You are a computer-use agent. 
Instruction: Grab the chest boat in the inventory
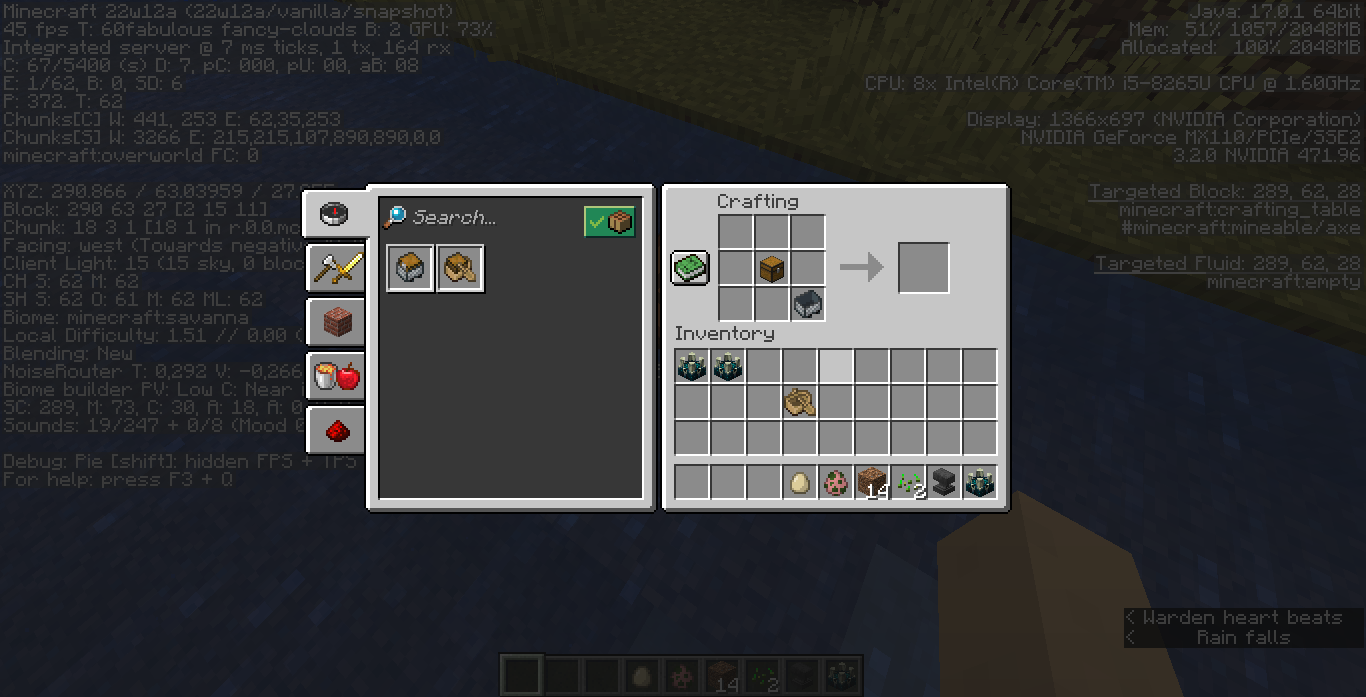click(x=800, y=402)
